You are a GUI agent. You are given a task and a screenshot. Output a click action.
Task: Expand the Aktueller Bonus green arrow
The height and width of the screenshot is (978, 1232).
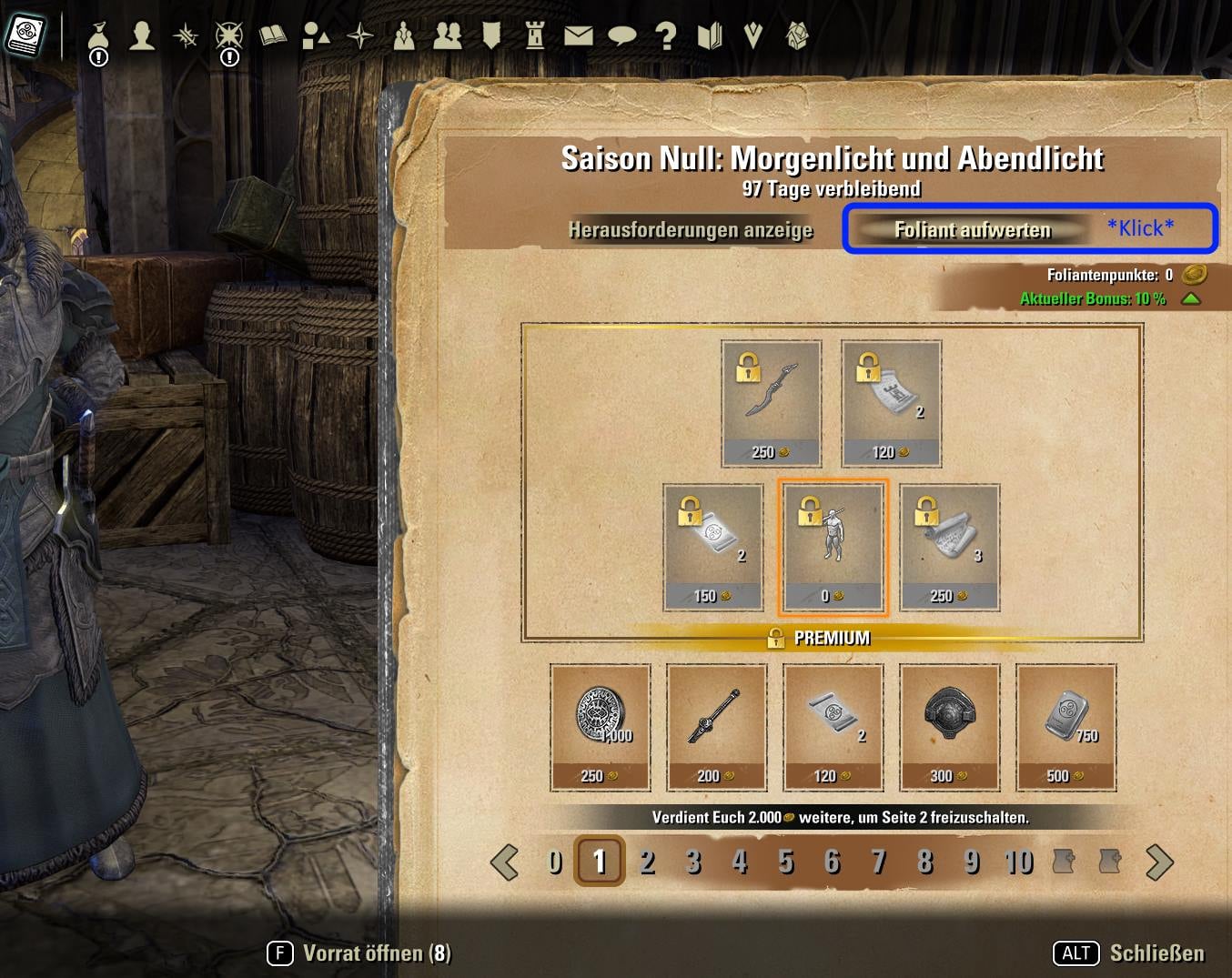point(1190,298)
